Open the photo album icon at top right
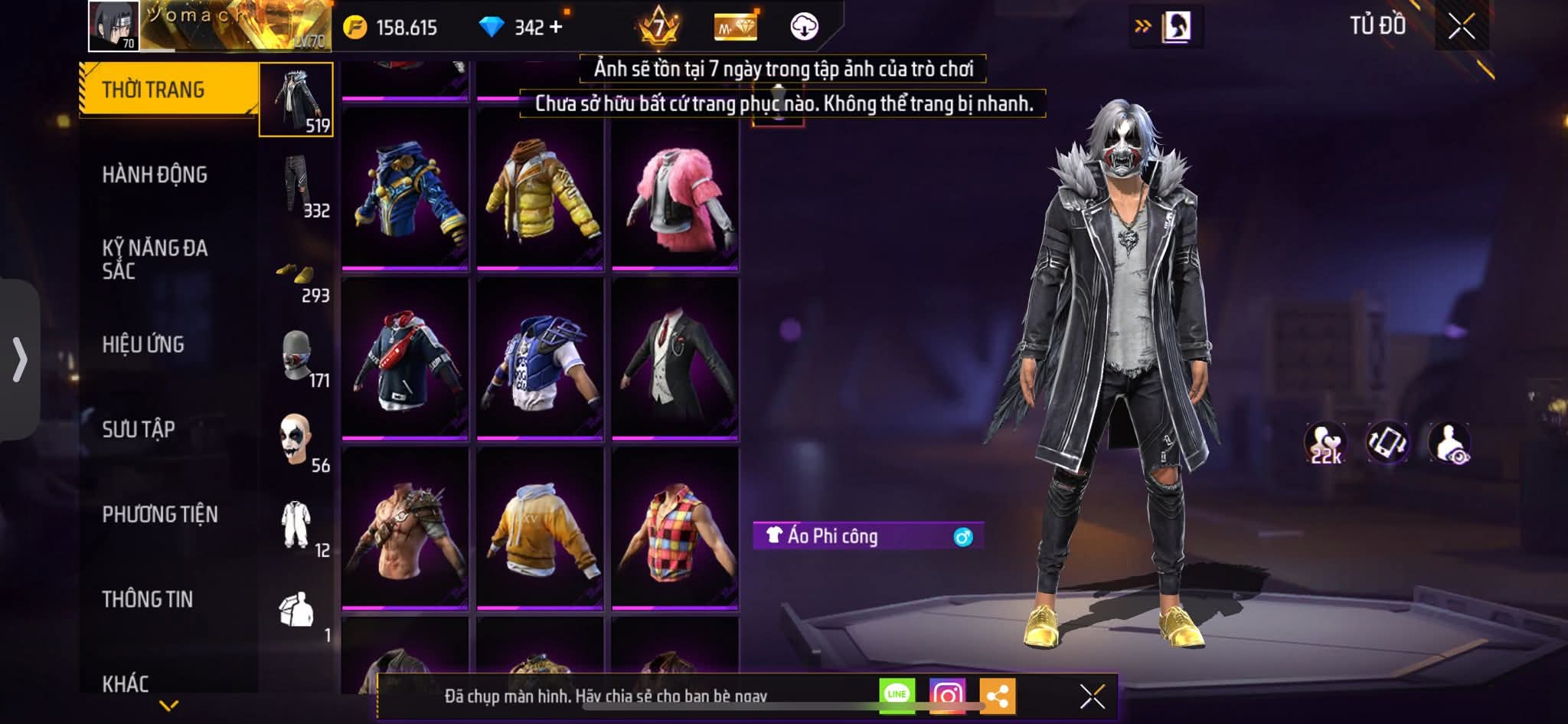 pos(1175,25)
